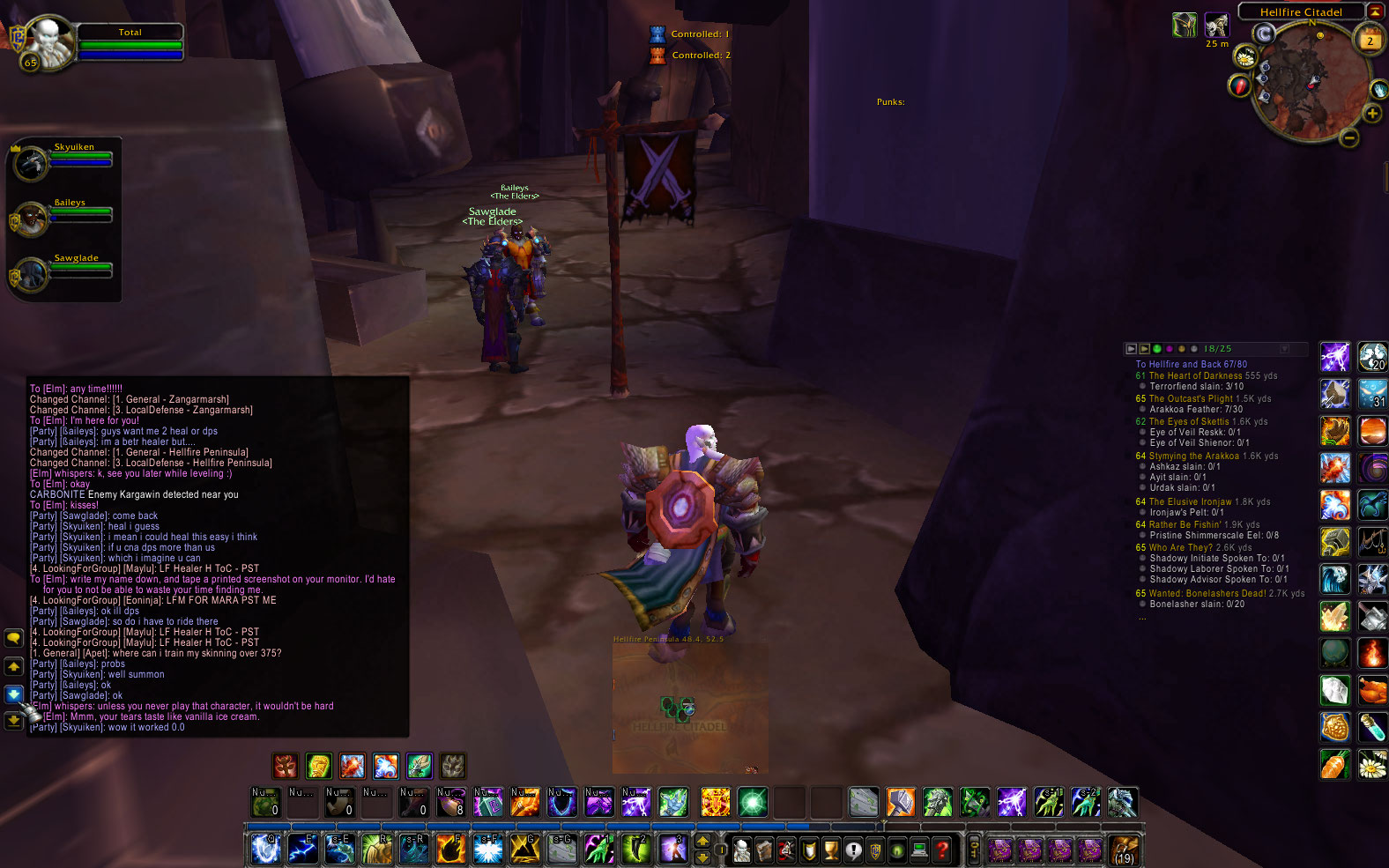
Task: Open quest log exclamation mark icon
Action: (x=854, y=849)
